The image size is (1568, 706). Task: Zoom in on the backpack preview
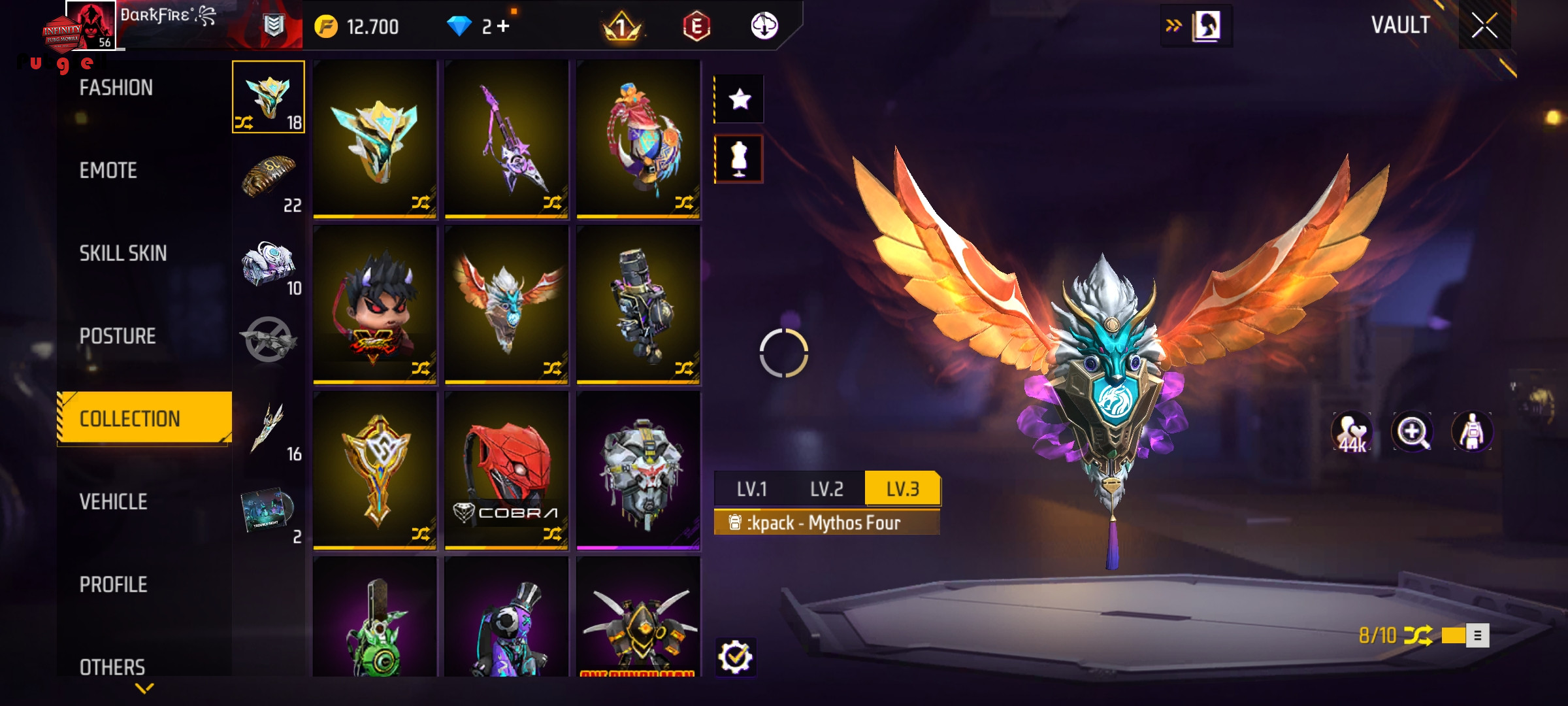[1412, 432]
